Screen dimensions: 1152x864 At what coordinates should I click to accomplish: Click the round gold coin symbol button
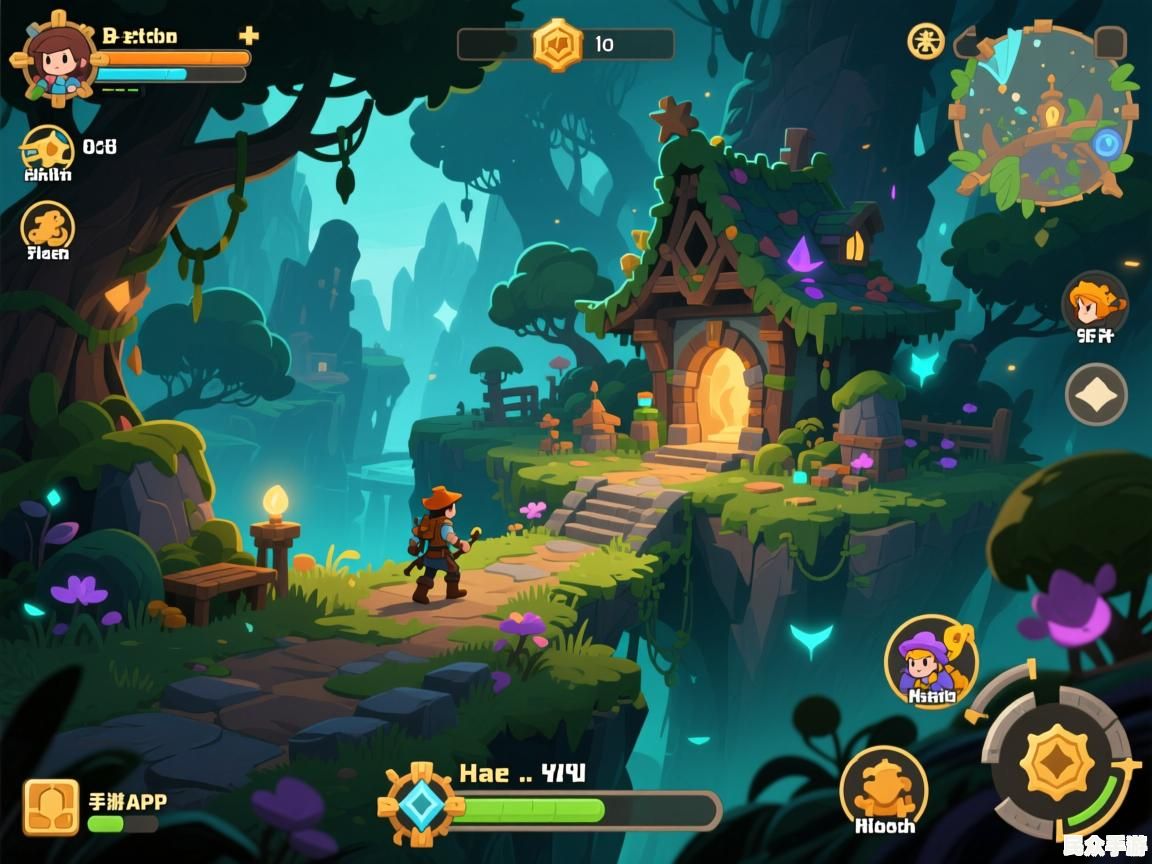[926, 41]
